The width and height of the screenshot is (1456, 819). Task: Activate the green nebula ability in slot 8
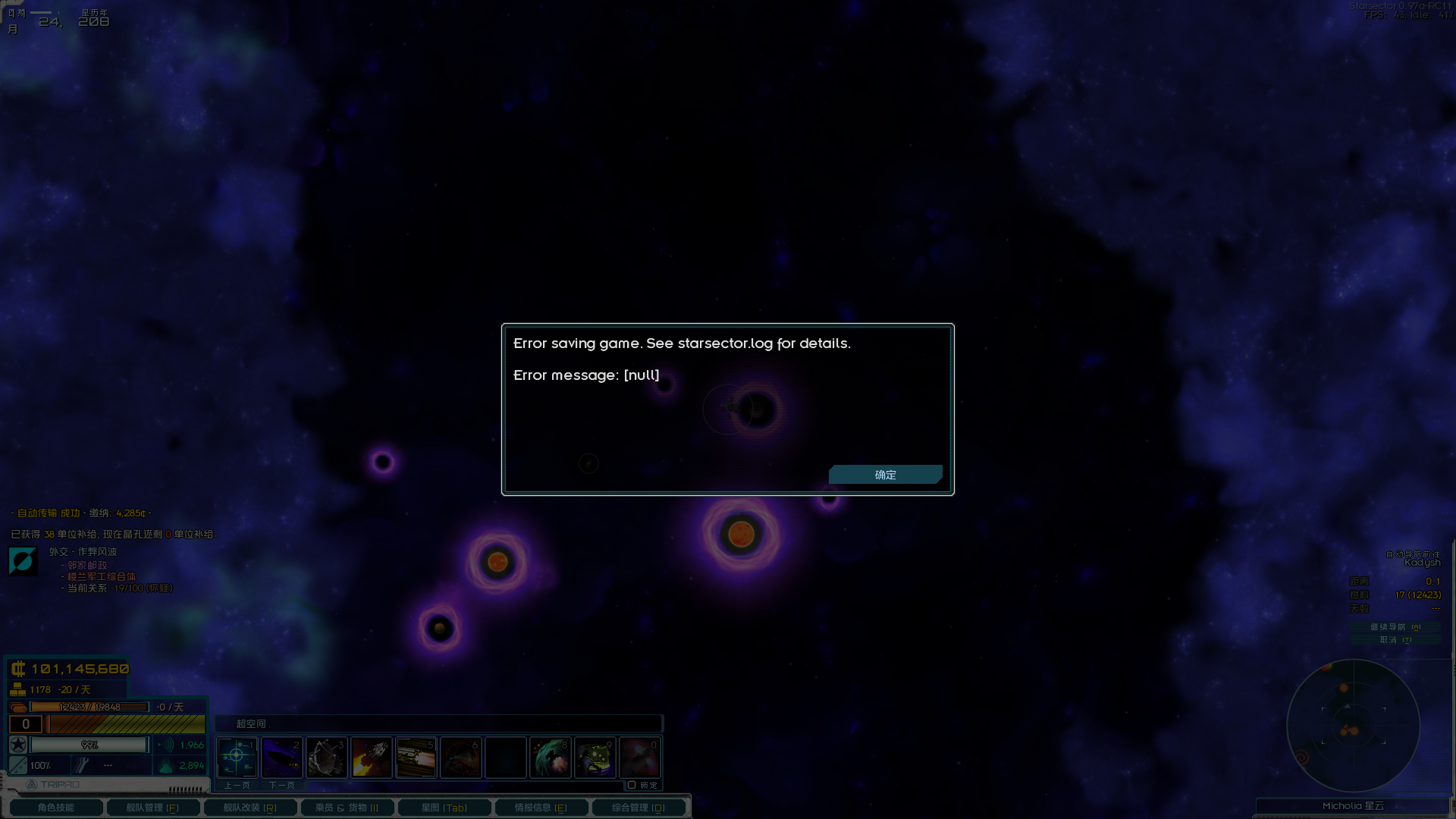551,757
